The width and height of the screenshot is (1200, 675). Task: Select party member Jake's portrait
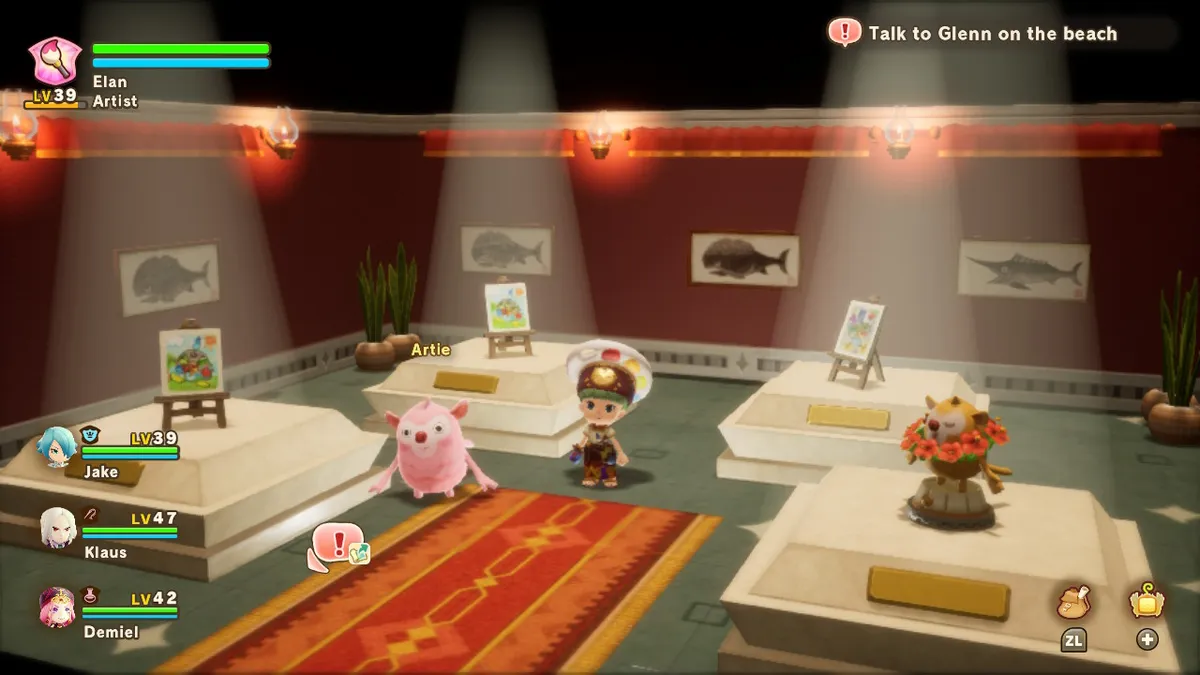pos(58,448)
